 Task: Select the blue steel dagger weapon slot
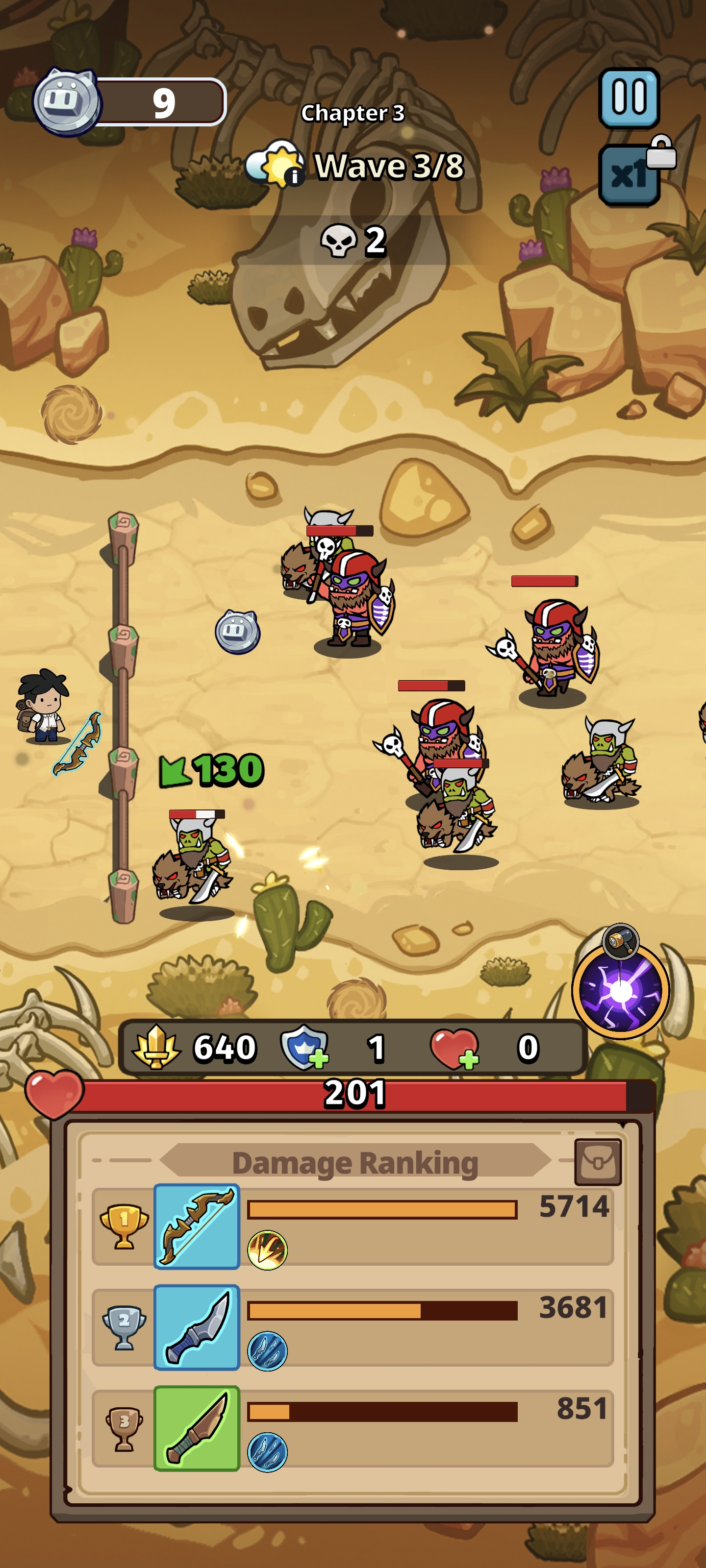click(x=197, y=1327)
